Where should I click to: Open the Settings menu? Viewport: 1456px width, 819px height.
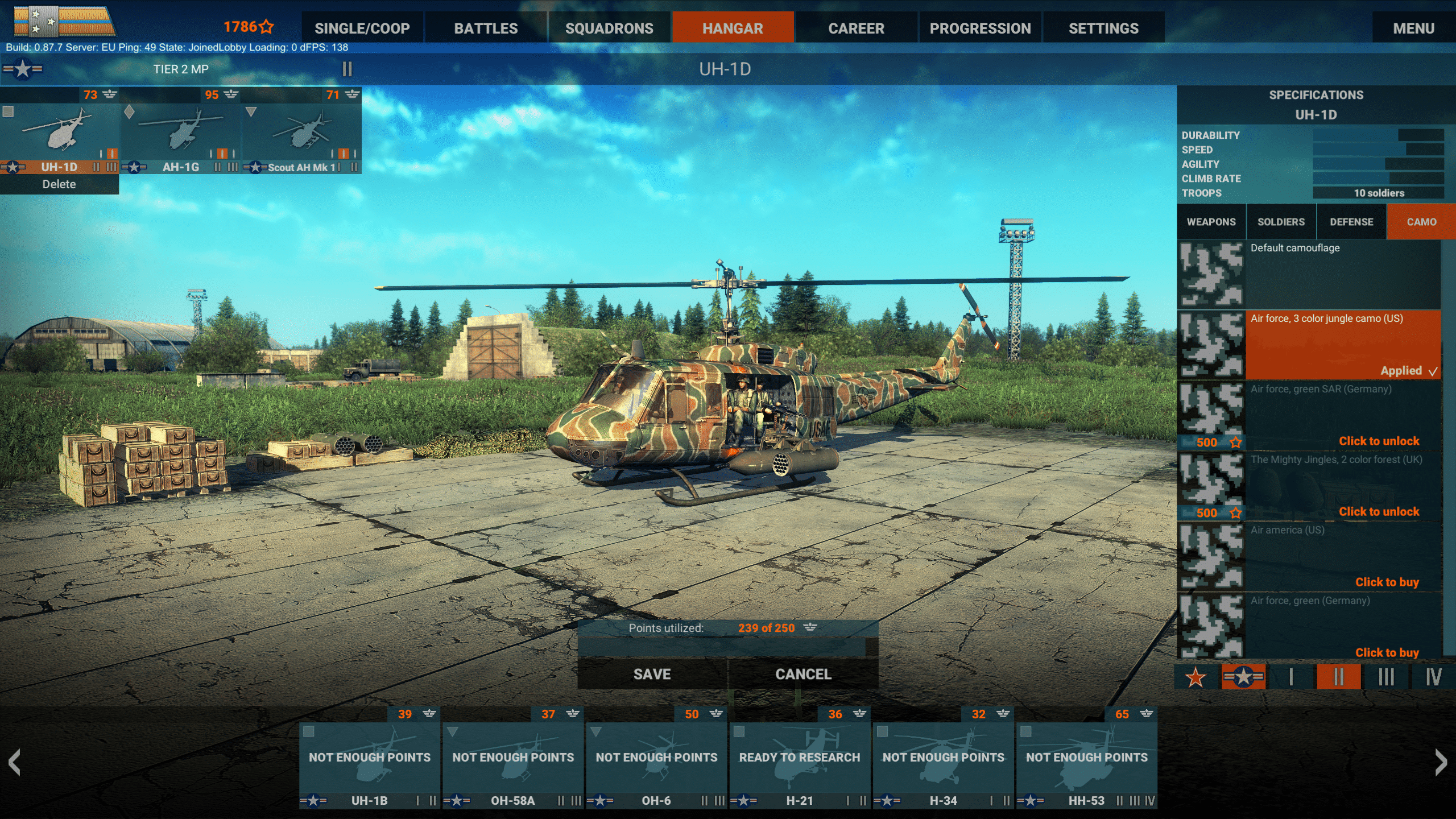1103,28
